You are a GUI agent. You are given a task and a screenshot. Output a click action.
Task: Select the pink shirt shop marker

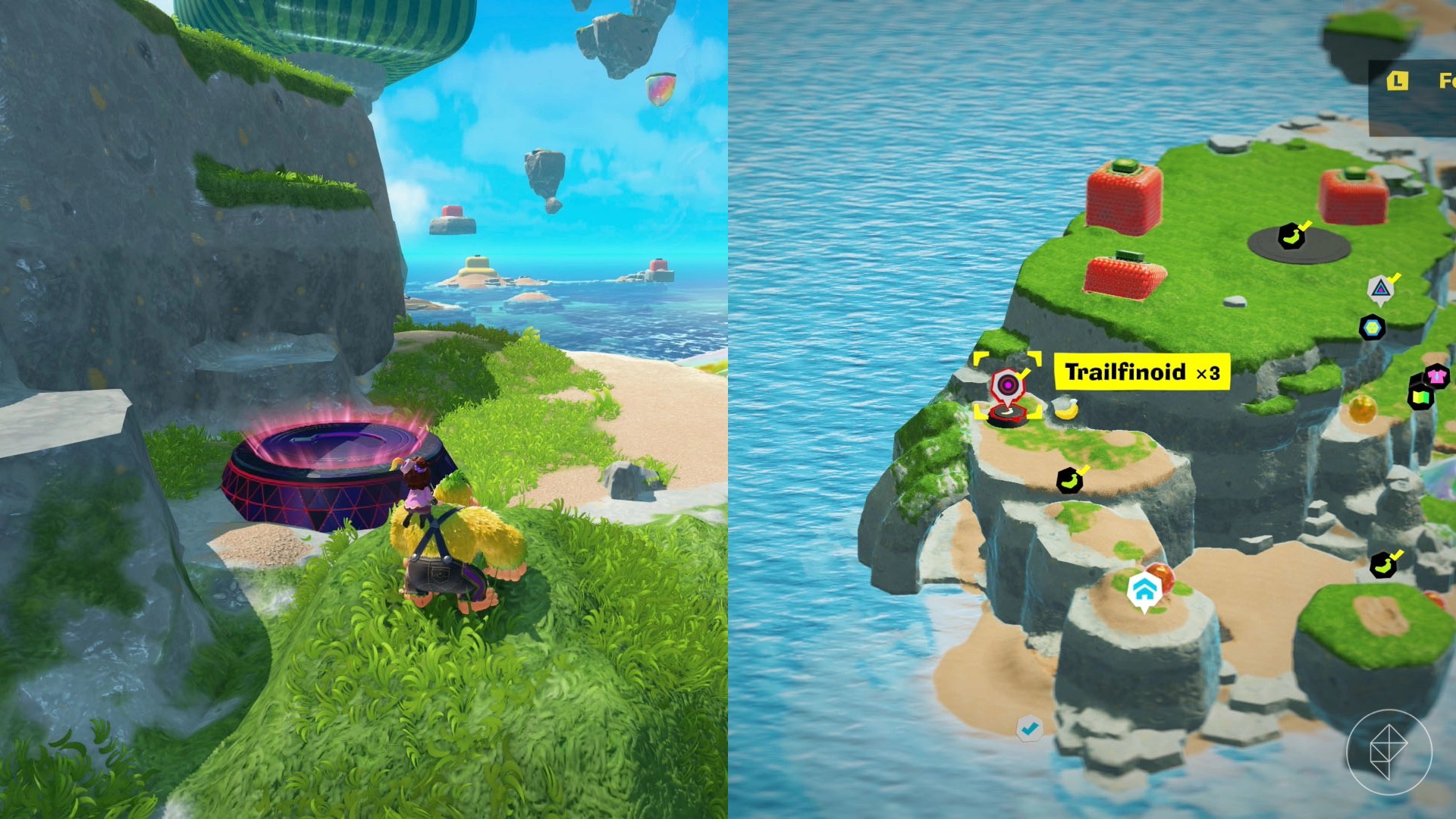tap(1436, 375)
